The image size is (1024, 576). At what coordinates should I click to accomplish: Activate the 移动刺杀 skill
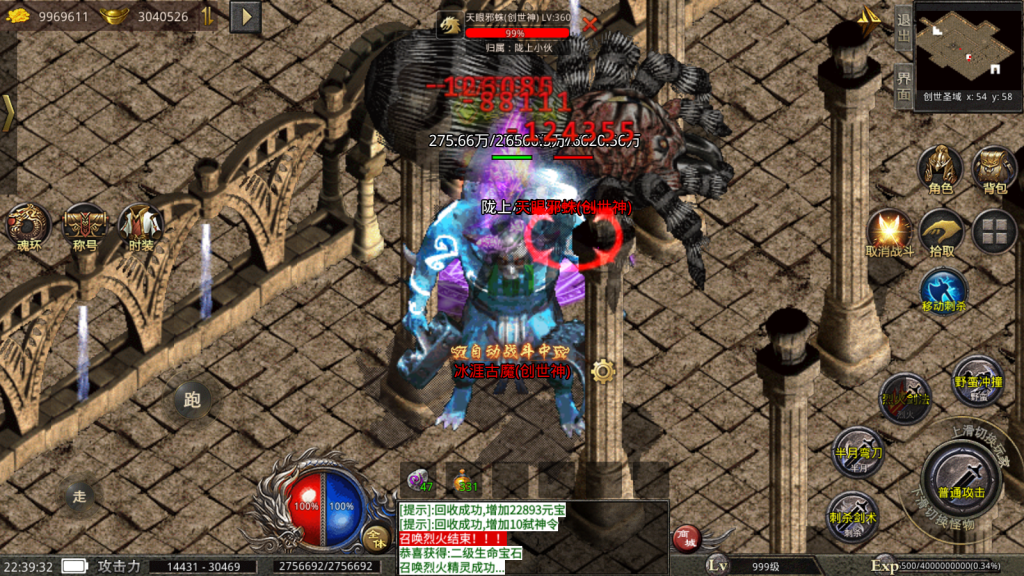click(x=943, y=290)
